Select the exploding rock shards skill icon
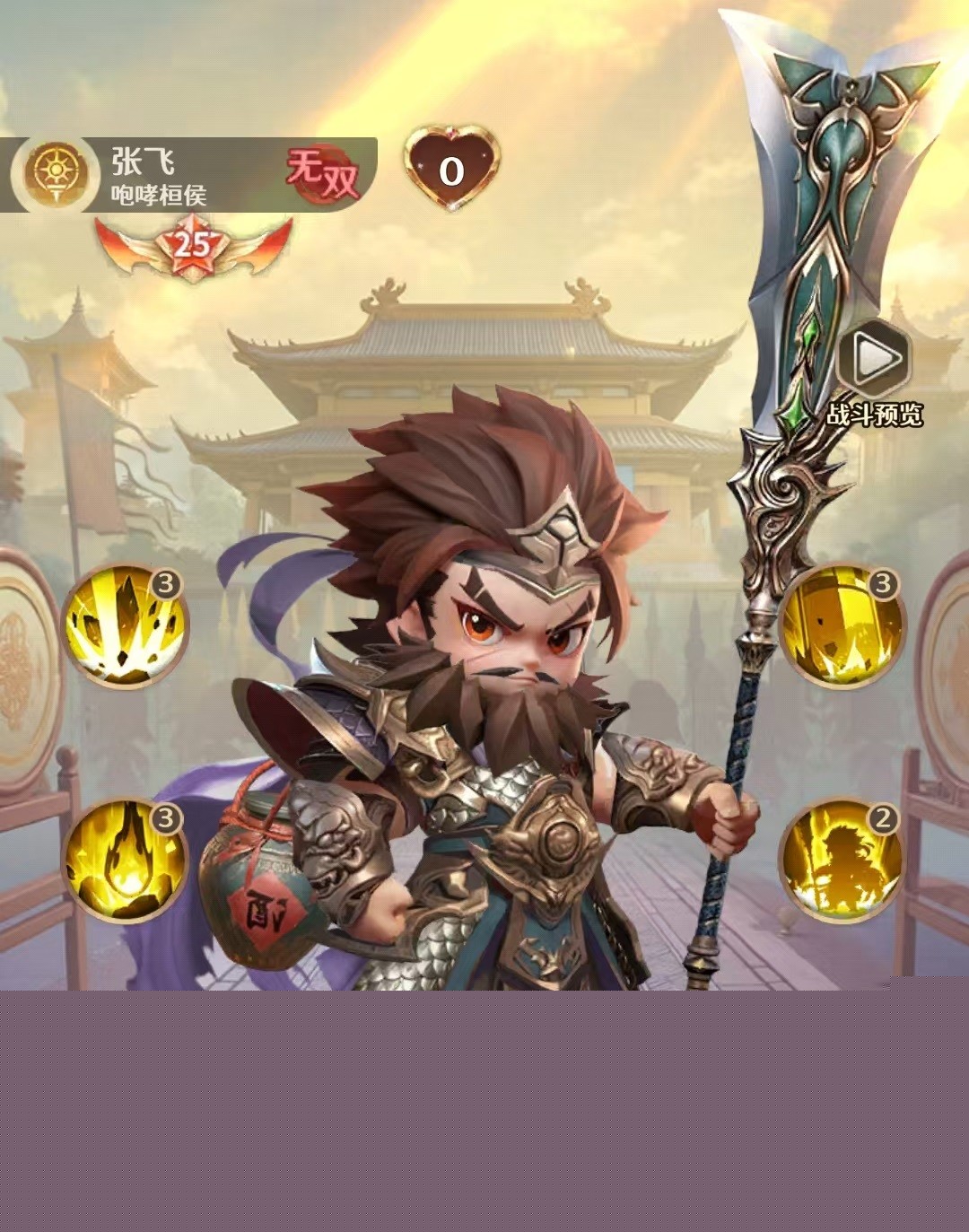 coord(125,626)
